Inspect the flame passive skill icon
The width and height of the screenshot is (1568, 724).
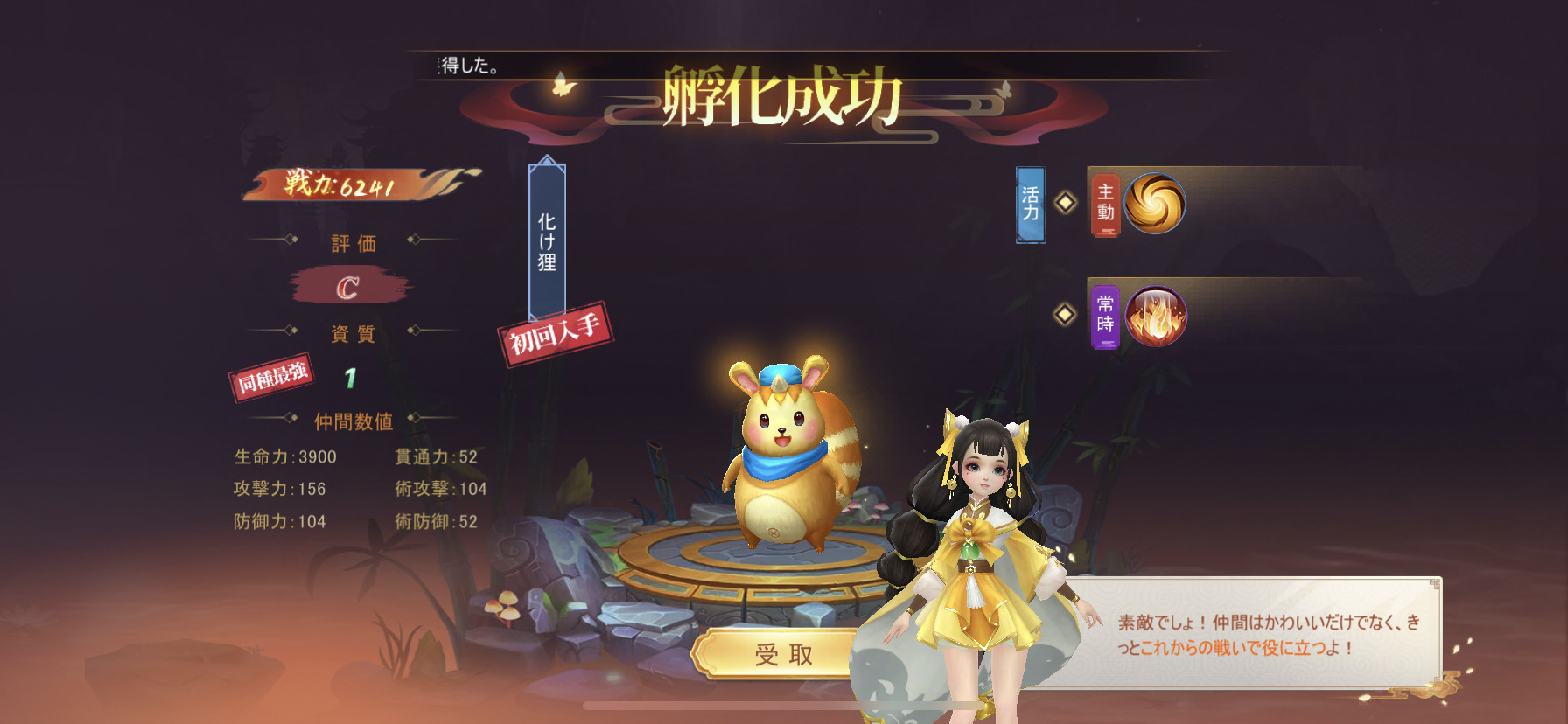tap(1155, 316)
